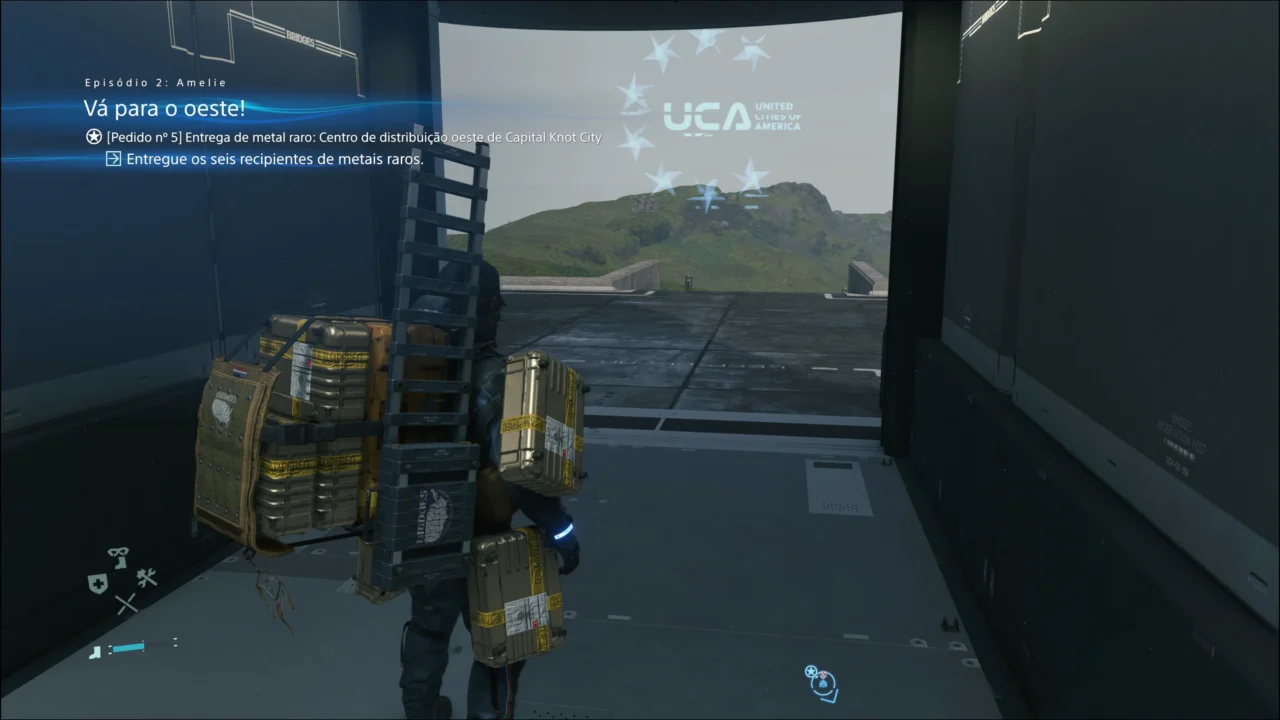Open the 'Episódio 2: Amelie' episode label
Viewport: 1280px width, 720px height.
coord(155,82)
